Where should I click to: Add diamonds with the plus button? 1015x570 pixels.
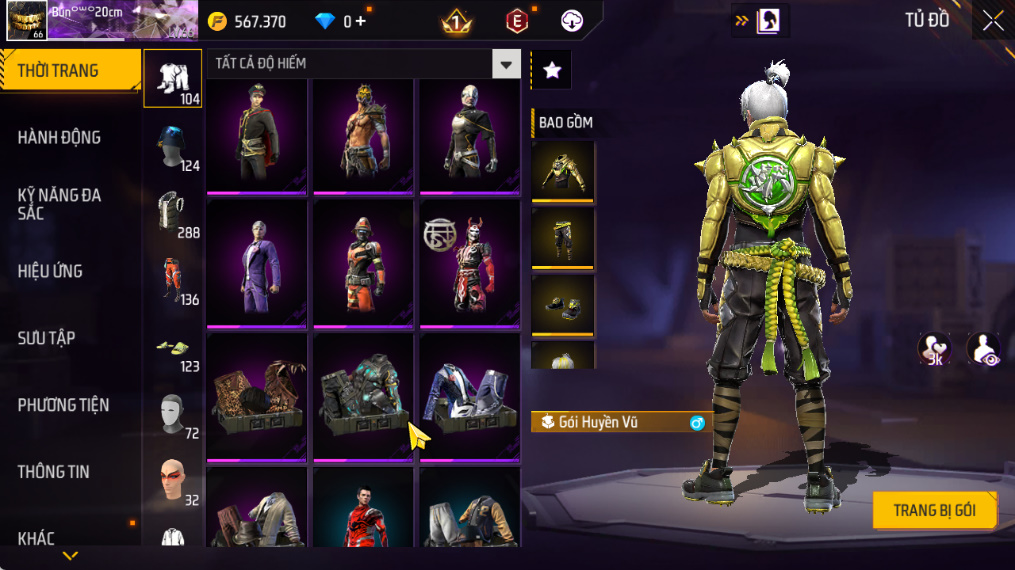(361, 21)
